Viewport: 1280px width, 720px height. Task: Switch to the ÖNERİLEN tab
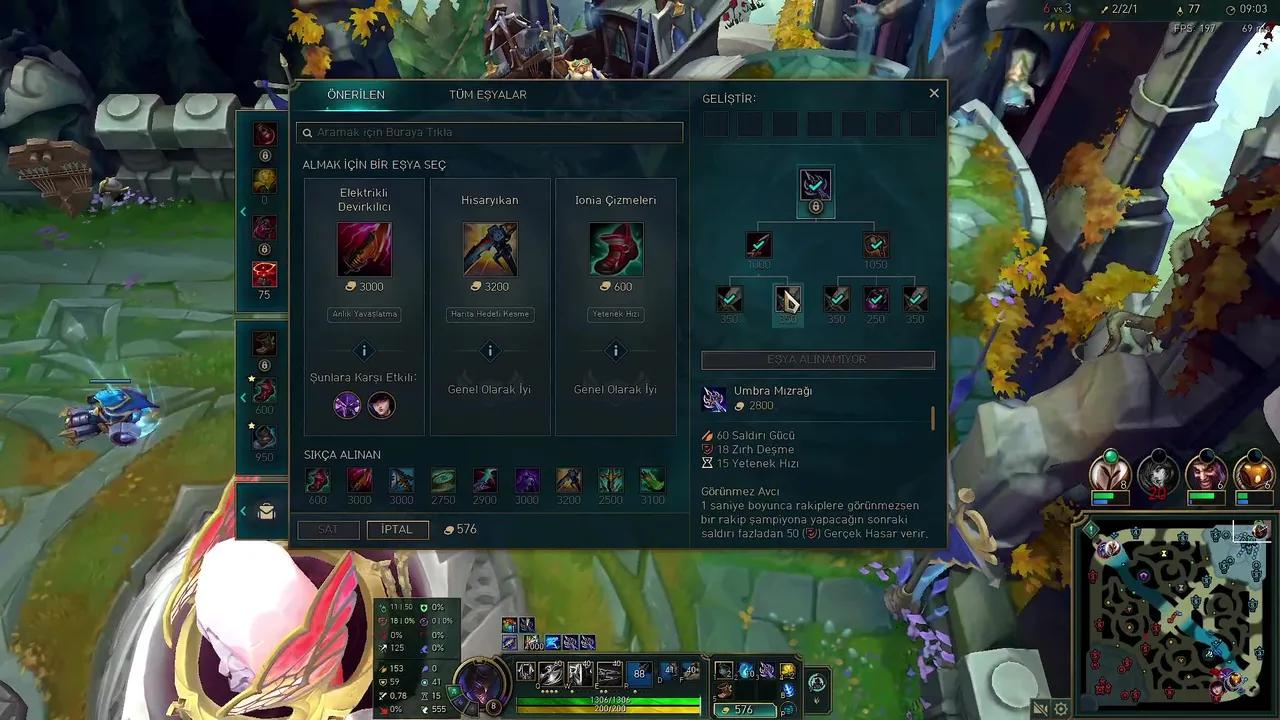click(355, 94)
